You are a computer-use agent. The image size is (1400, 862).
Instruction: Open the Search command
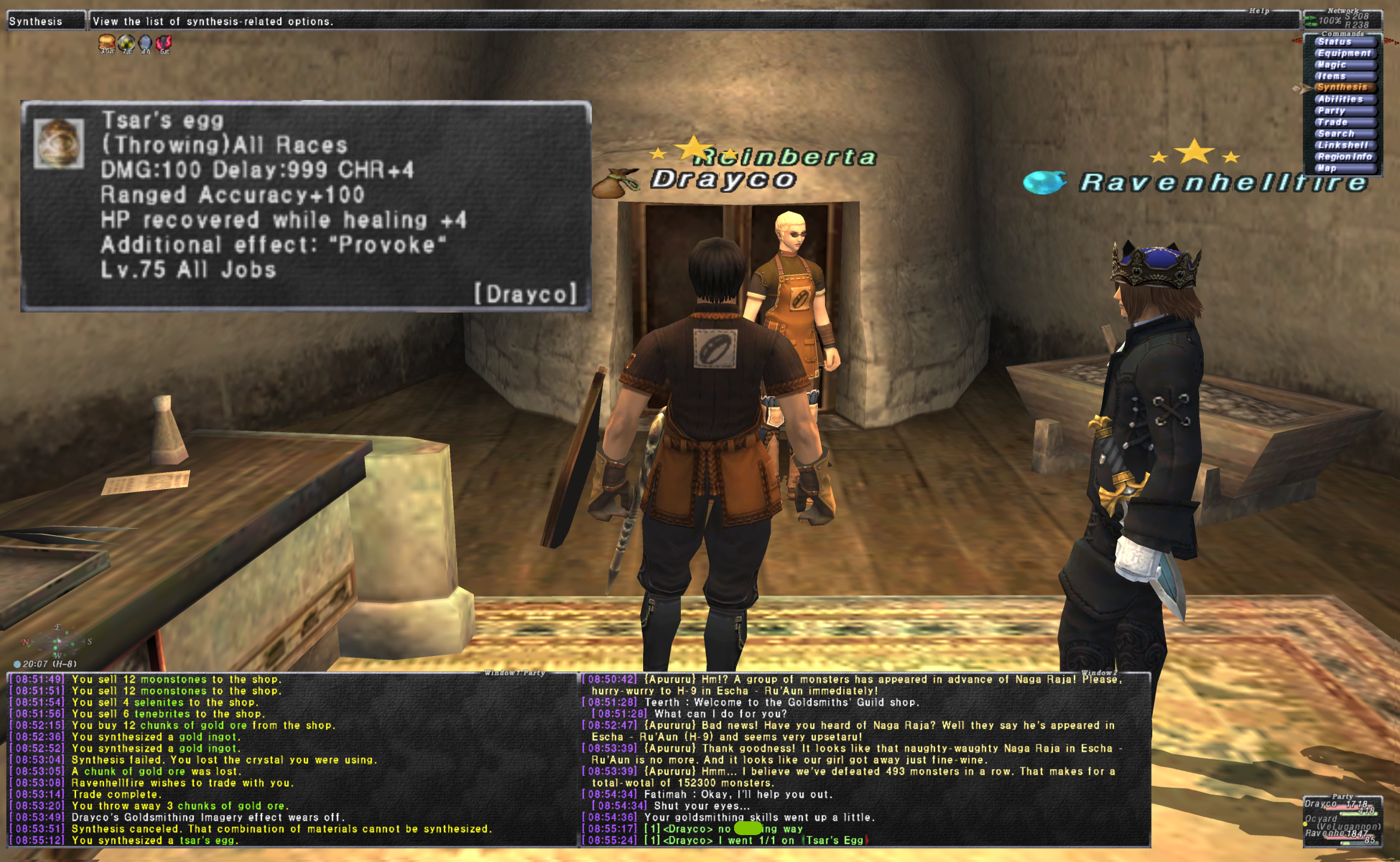1343,133
